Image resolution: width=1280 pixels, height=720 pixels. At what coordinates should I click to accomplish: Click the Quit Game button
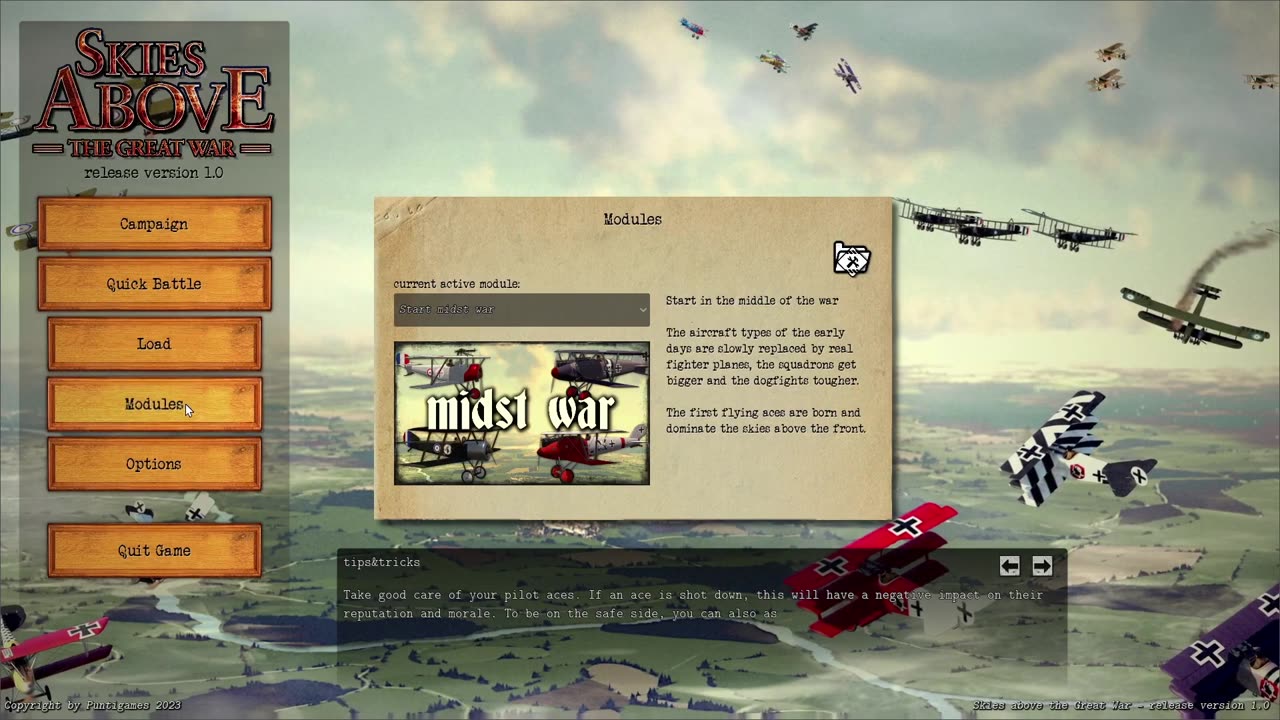[154, 551]
